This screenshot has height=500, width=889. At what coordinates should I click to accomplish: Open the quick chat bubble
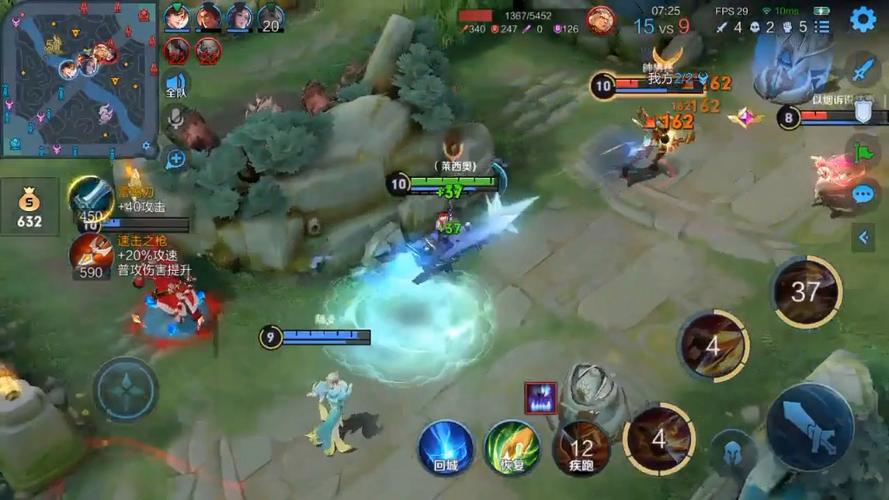tap(862, 194)
